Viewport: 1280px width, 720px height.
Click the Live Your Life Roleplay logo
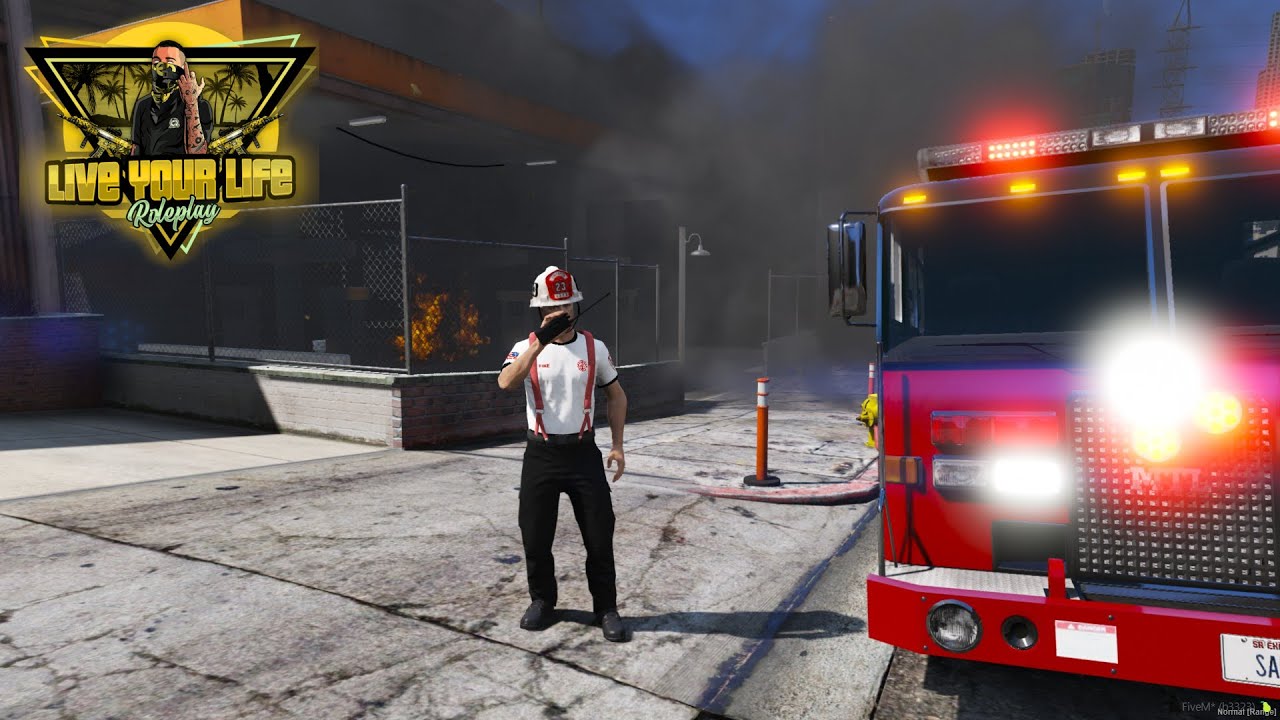click(x=169, y=150)
